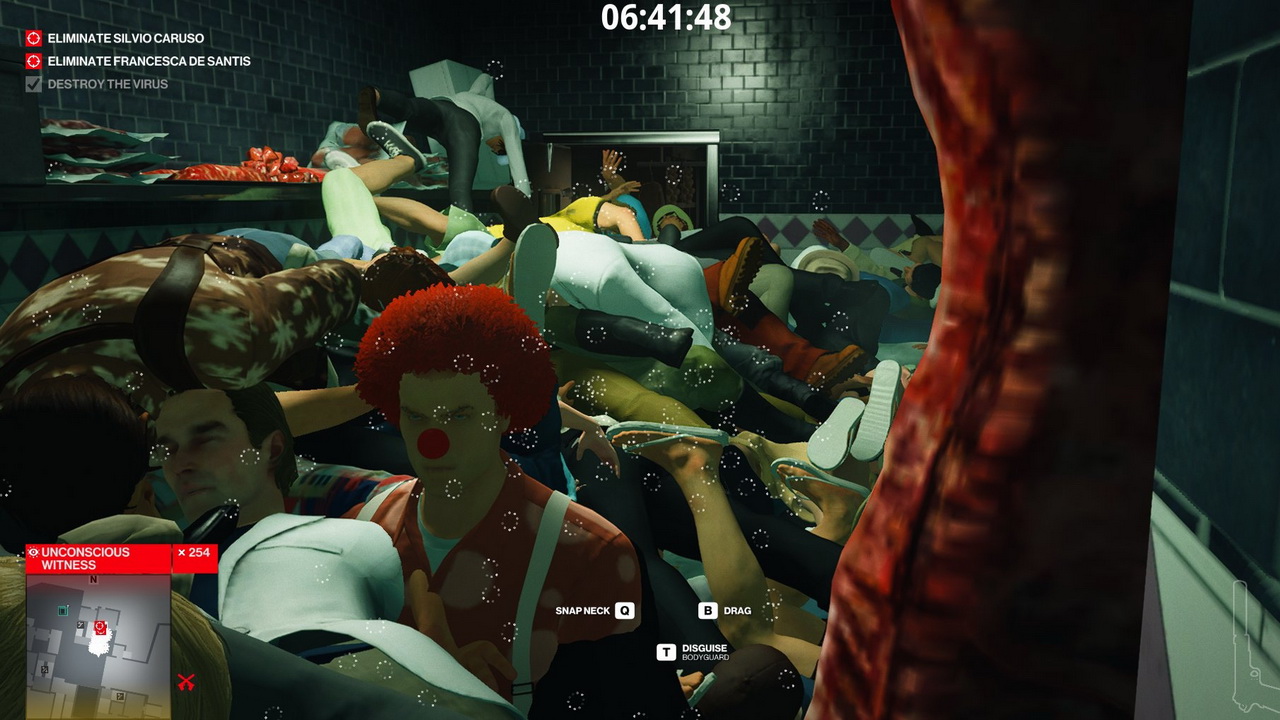Select the Eliminate Silvio Caruso objective
The width and height of the screenshot is (1280, 720).
click(x=125, y=38)
